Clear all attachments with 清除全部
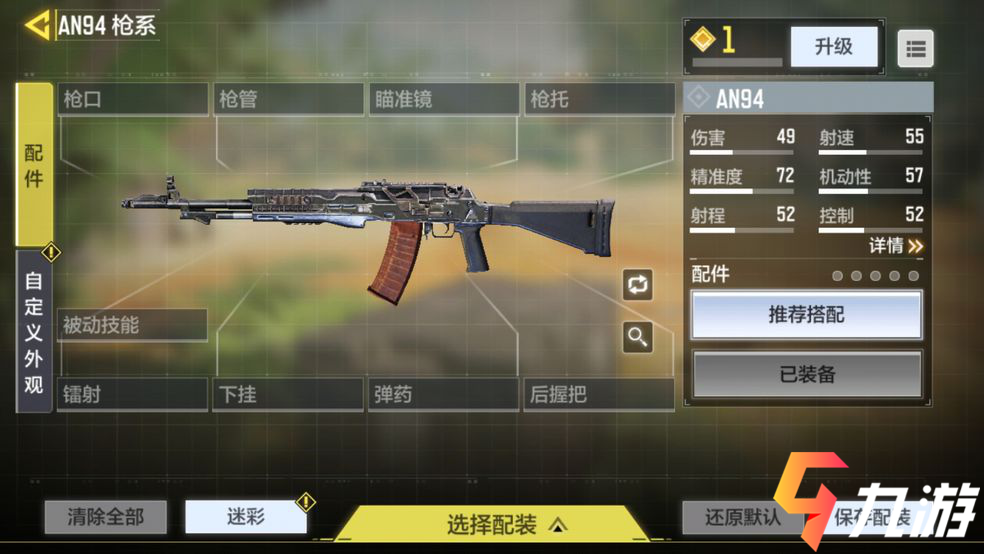Screen dimensions: 984x554 click(105, 517)
